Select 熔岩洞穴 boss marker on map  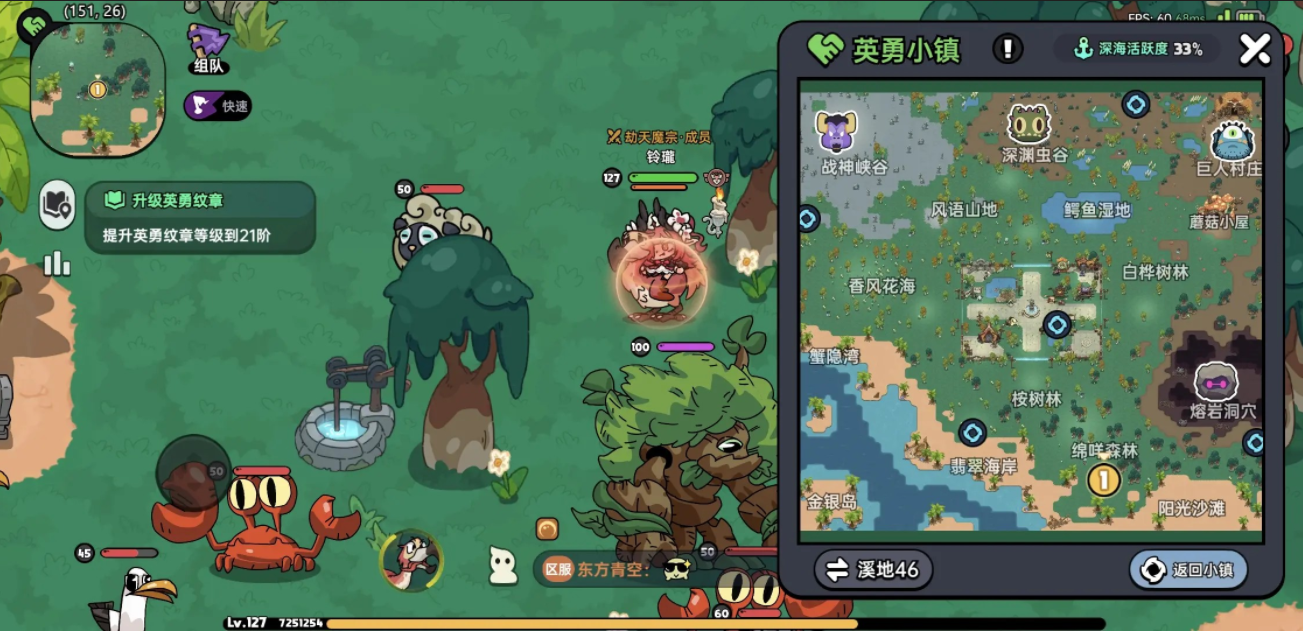click(1217, 383)
